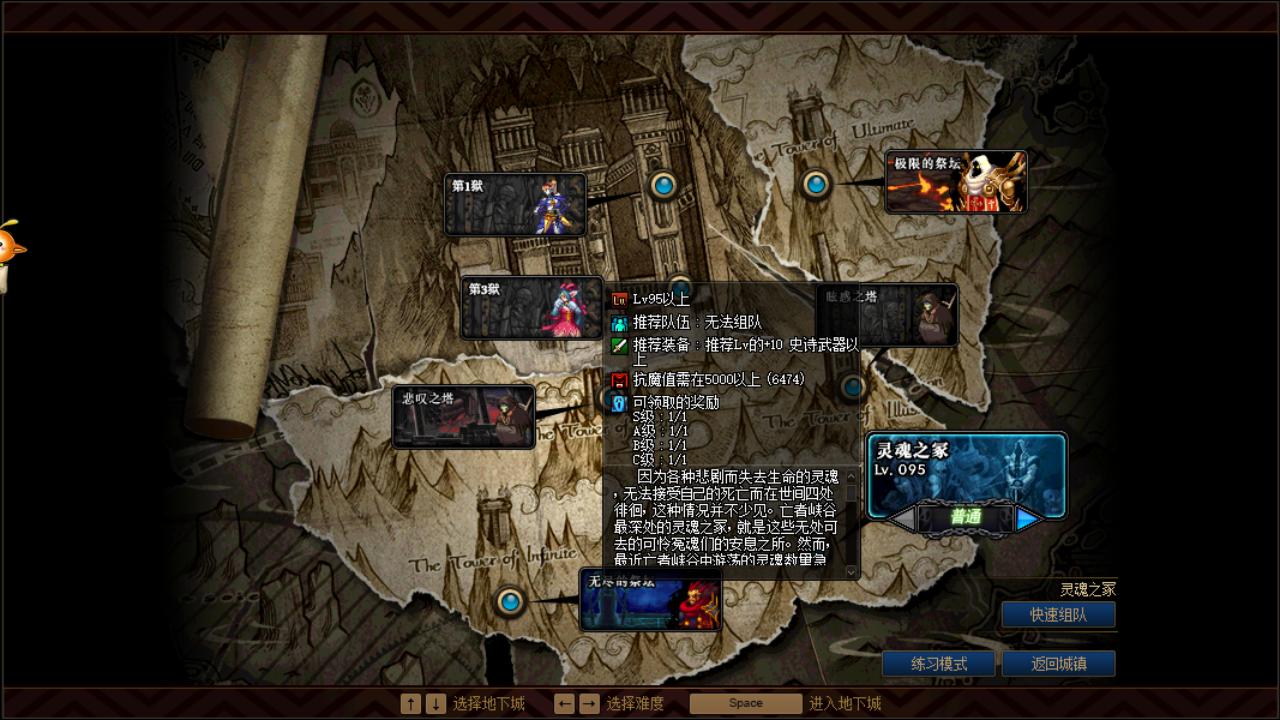
Task: Open 快速组队 quick party matching
Action: (x=1058, y=614)
